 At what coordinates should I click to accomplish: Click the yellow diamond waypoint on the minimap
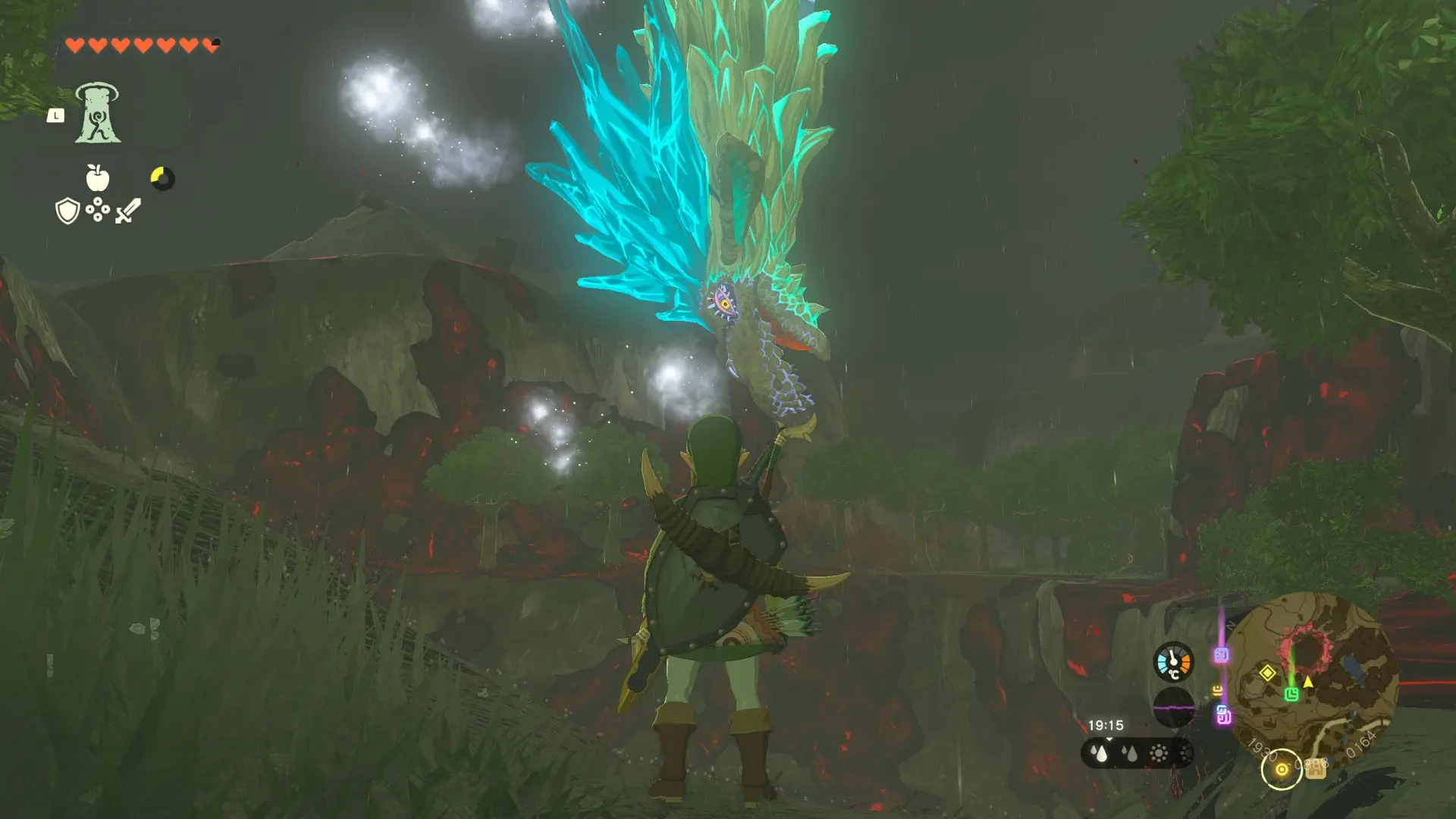click(1267, 673)
